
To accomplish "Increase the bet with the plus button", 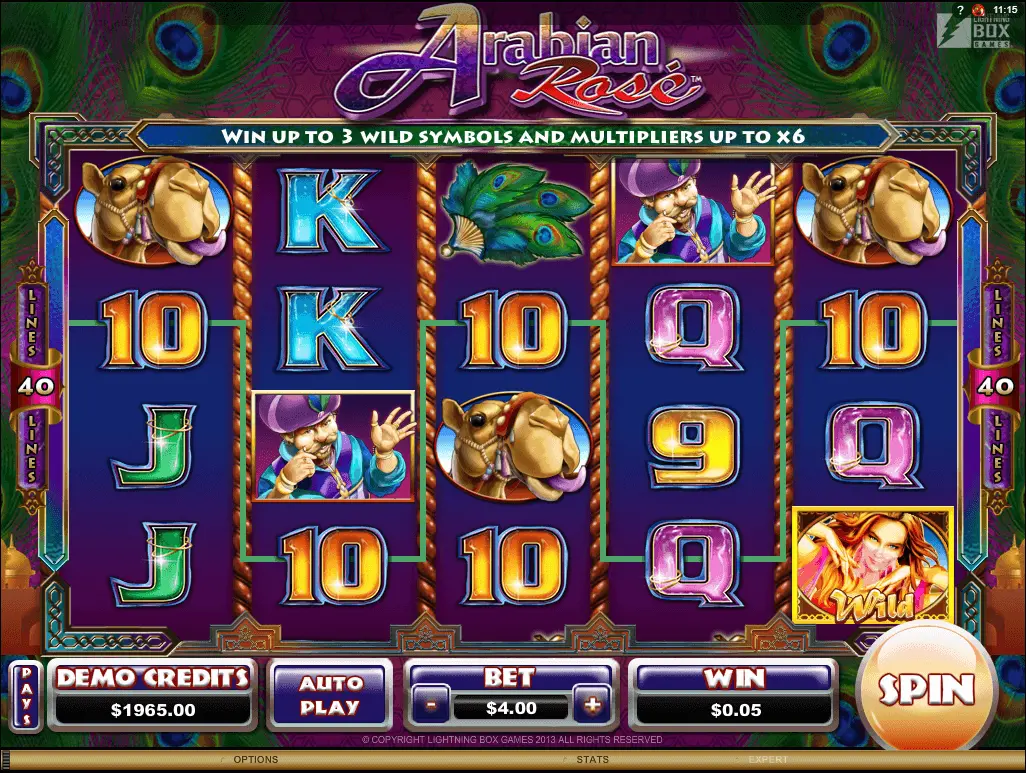I will pos(593,705).
